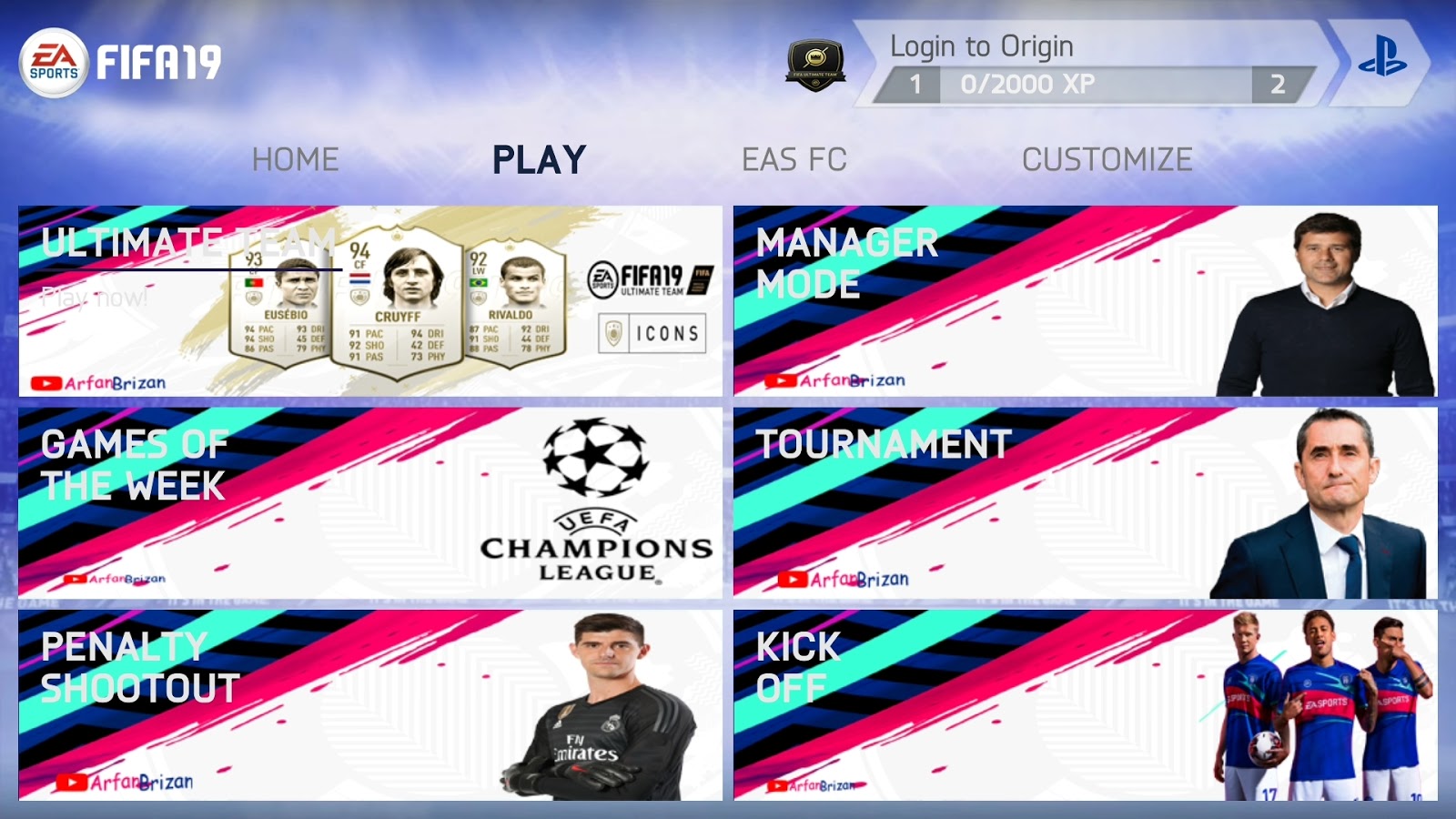Open the EAS FC section
The image size is (1456, 819).
tap(795, 159)
